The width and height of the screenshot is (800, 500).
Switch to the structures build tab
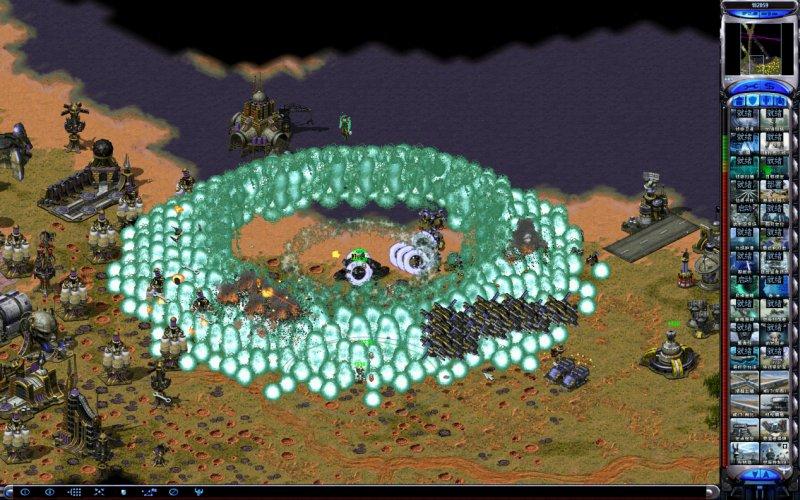tap(736, 101)
